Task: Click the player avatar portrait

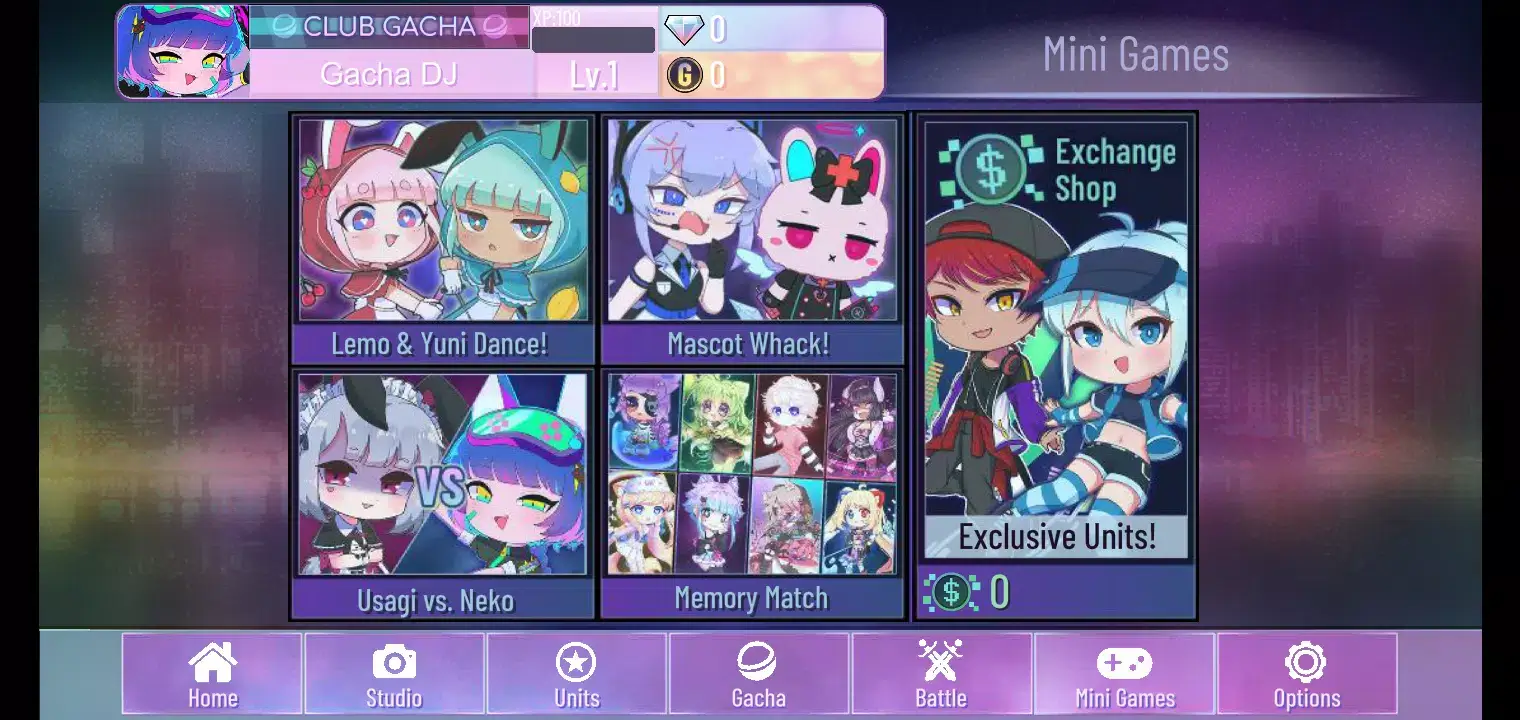Action: (x=182, y=50)
